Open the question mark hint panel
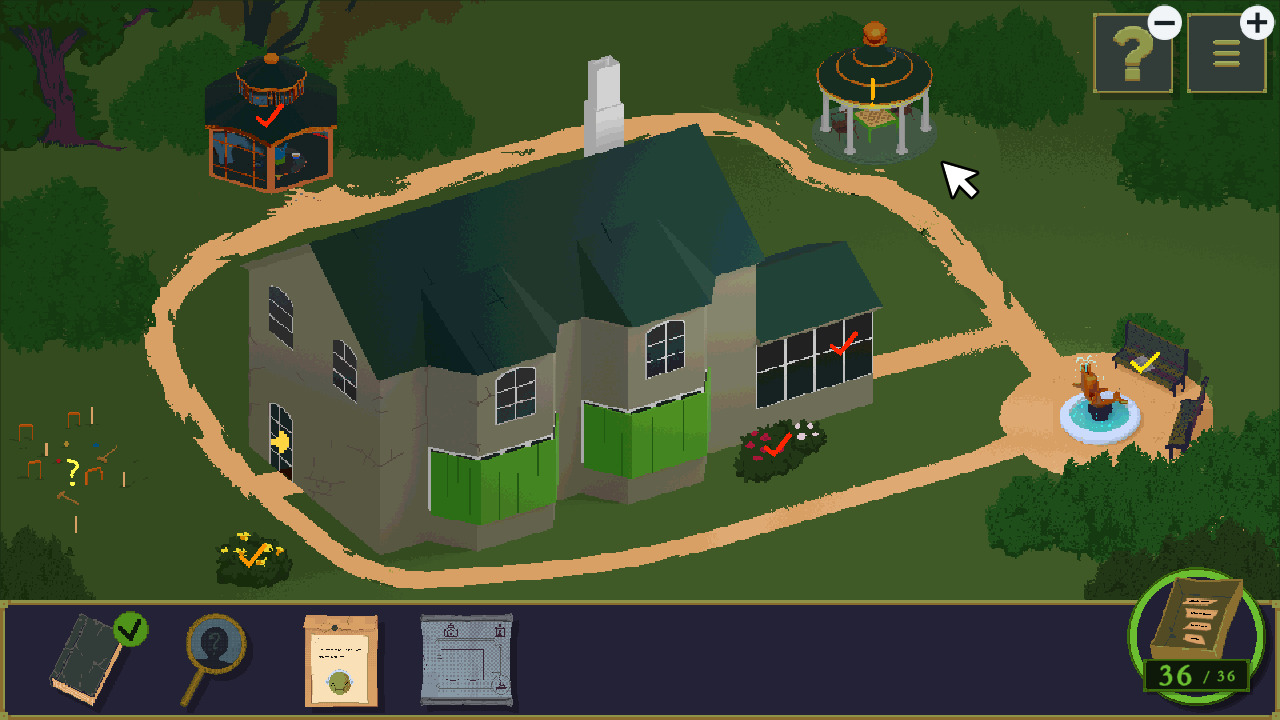The image size is (1280, 720). pyautogui.click(x=1133, y=55)
